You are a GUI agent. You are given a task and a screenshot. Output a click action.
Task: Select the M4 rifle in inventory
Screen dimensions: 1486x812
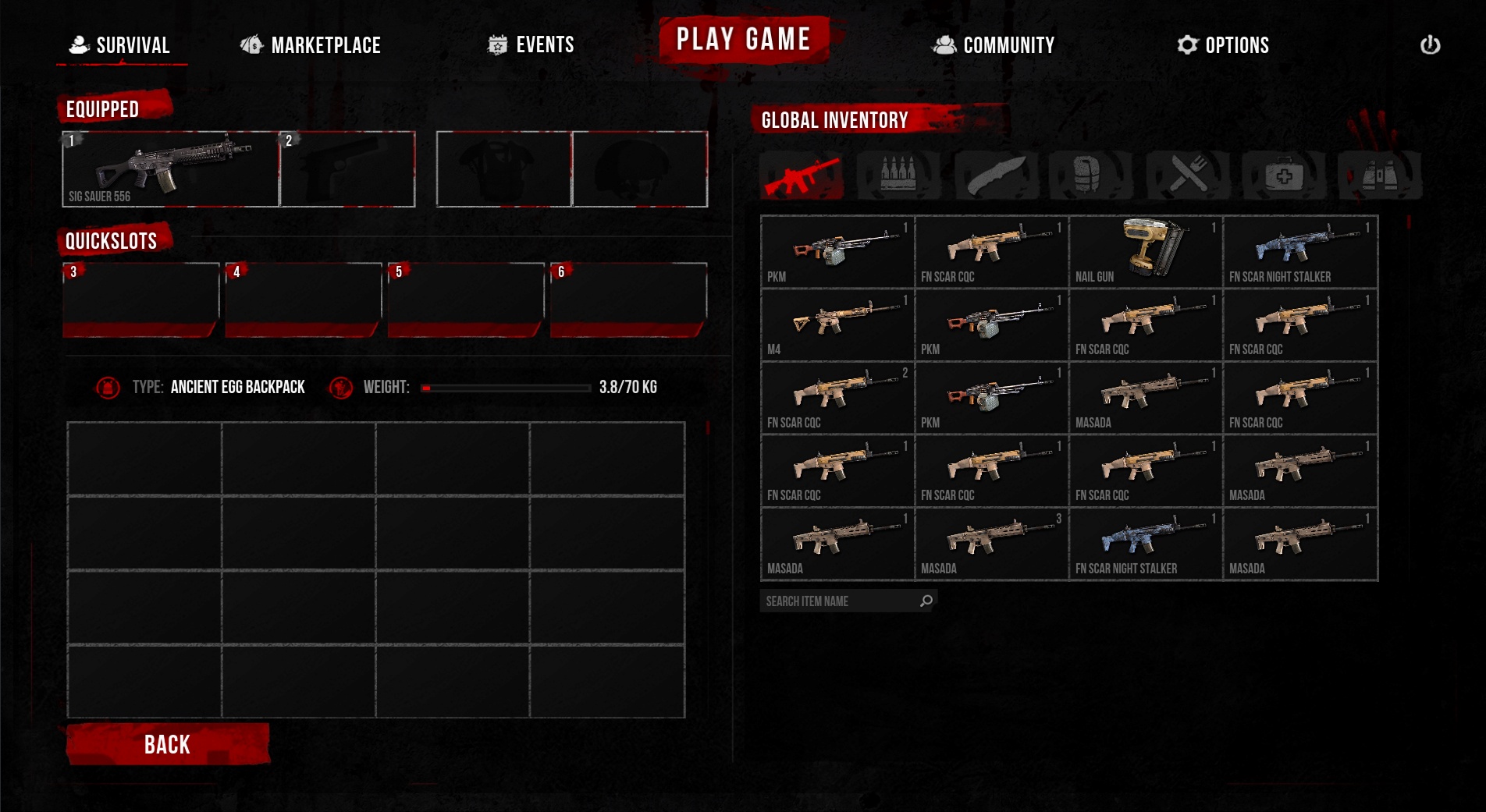pos(837,324)
